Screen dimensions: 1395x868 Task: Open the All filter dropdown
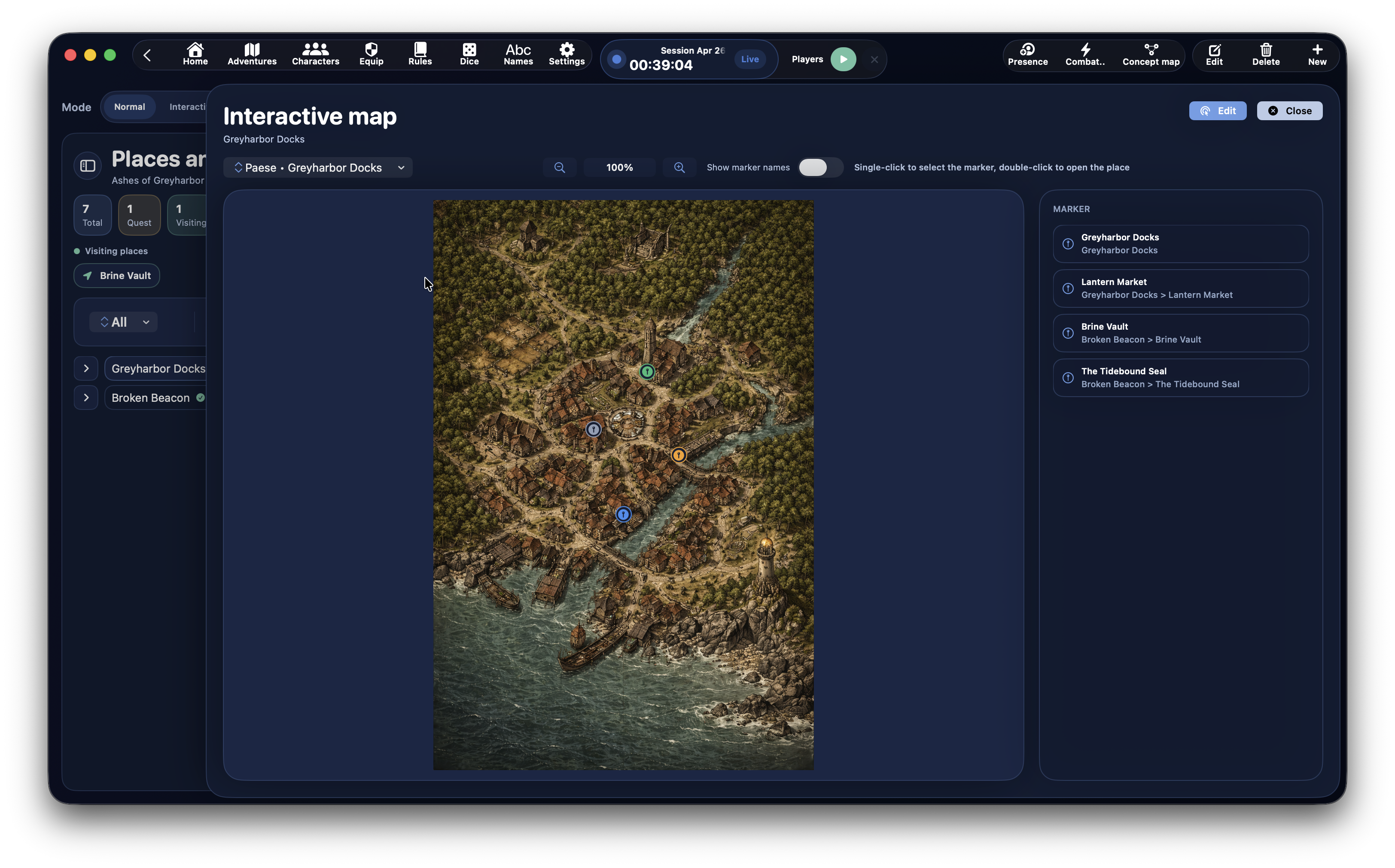click(x=123, y=322)
